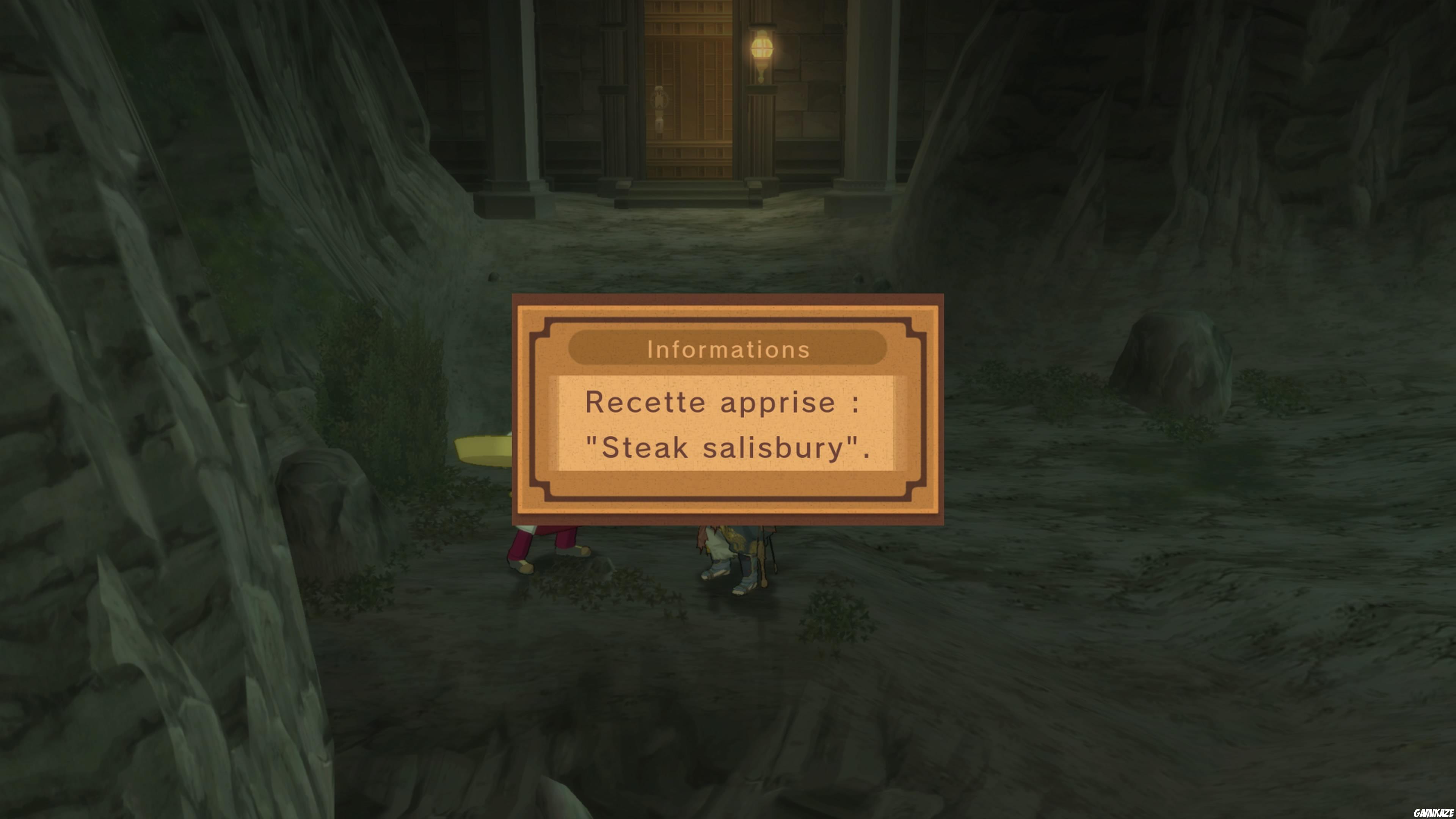Click the door handle ornament
Screen dimensions: 1456x819
click(660, 105)
